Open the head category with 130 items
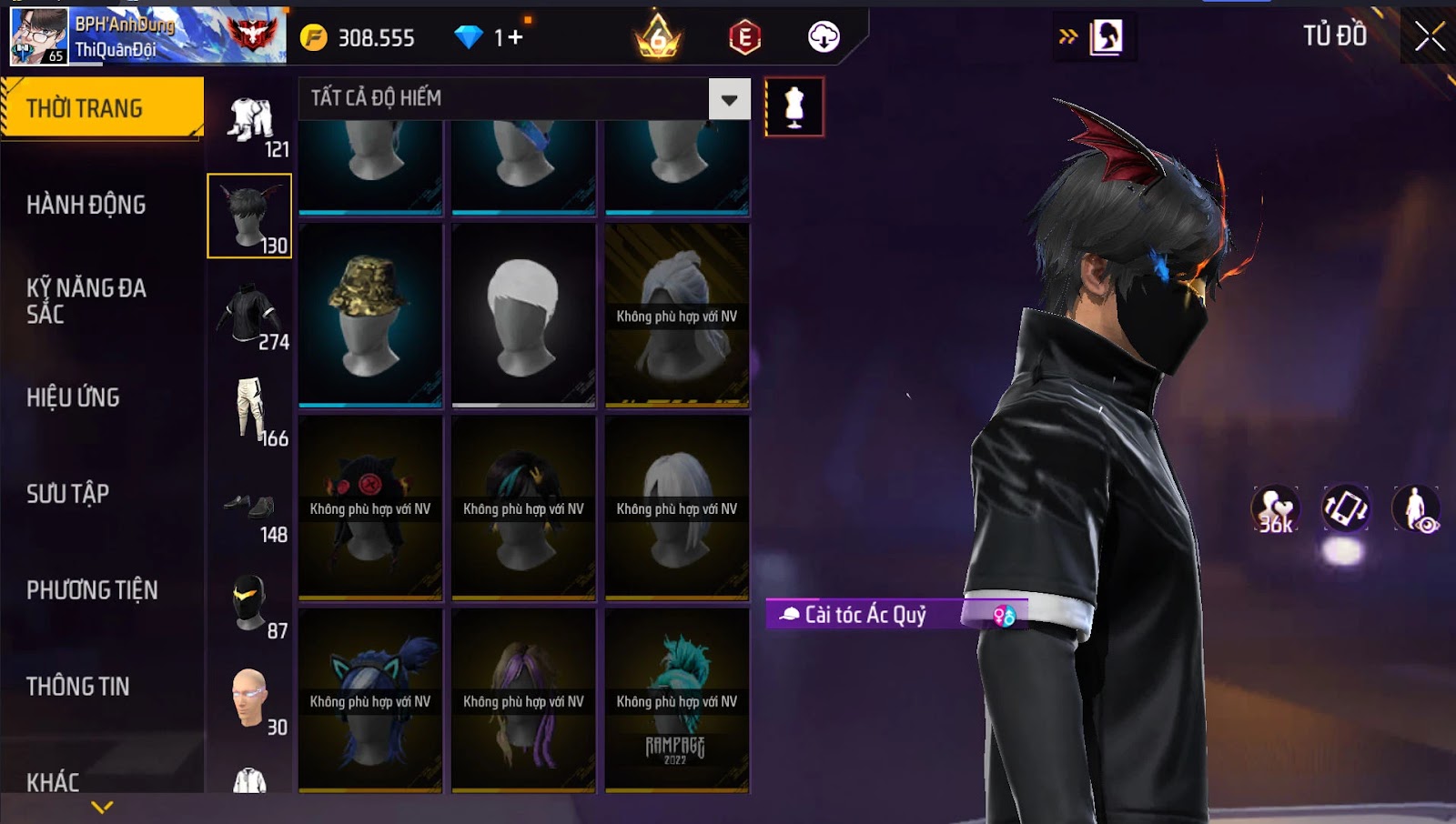This screenshot has width=1456, height=824. pyautogui.click(x=249, y=216)
